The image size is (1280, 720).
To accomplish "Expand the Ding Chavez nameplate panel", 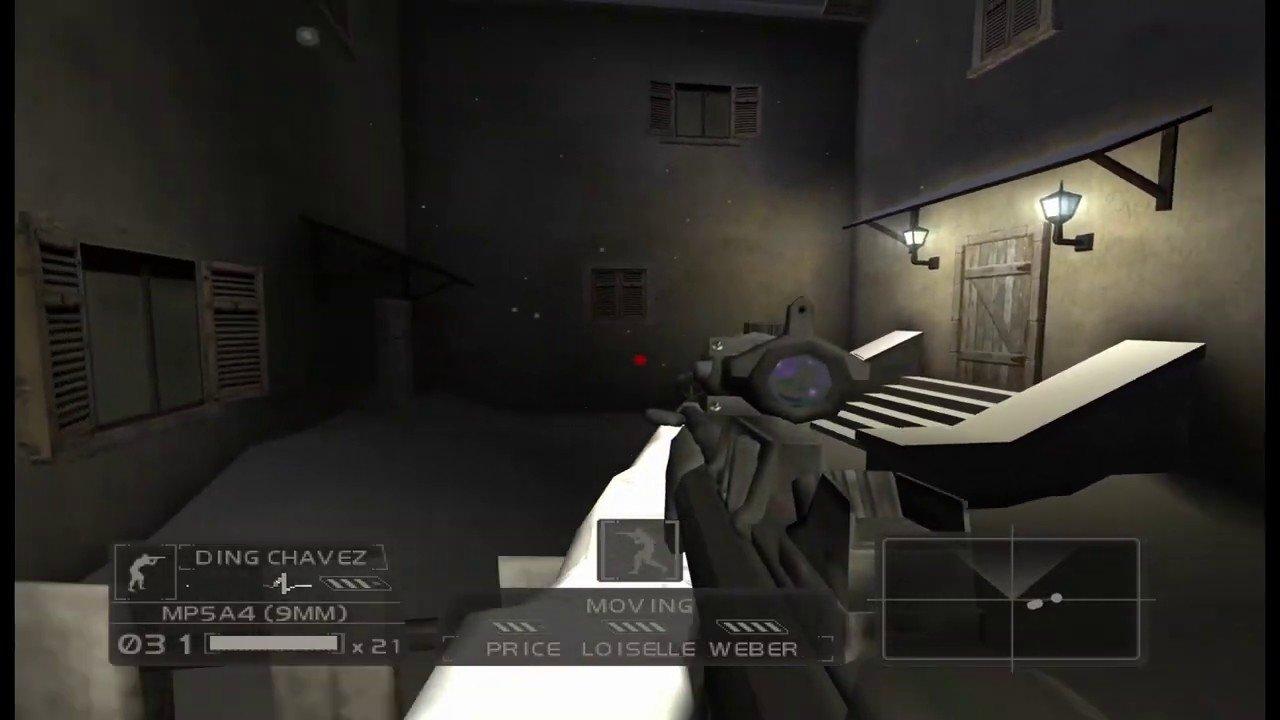I will (x=280, y=557).
